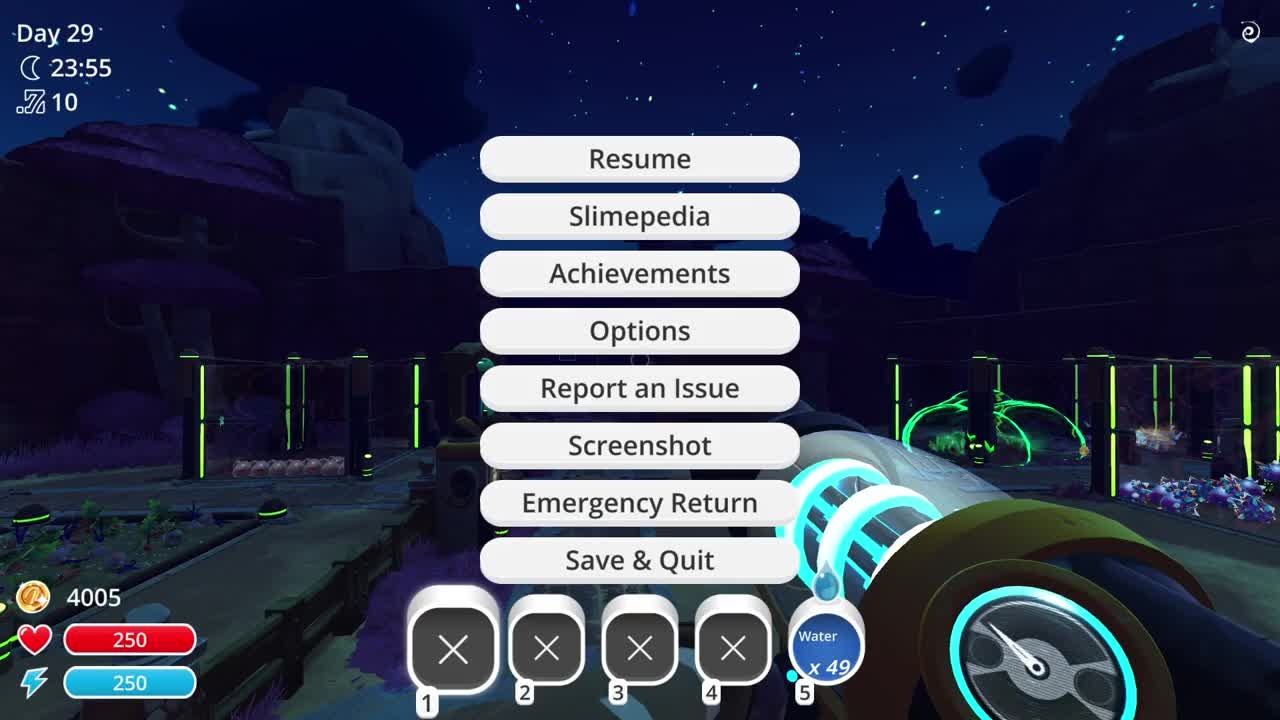
Task: Select Save & Quit
Action: [640, 560]
